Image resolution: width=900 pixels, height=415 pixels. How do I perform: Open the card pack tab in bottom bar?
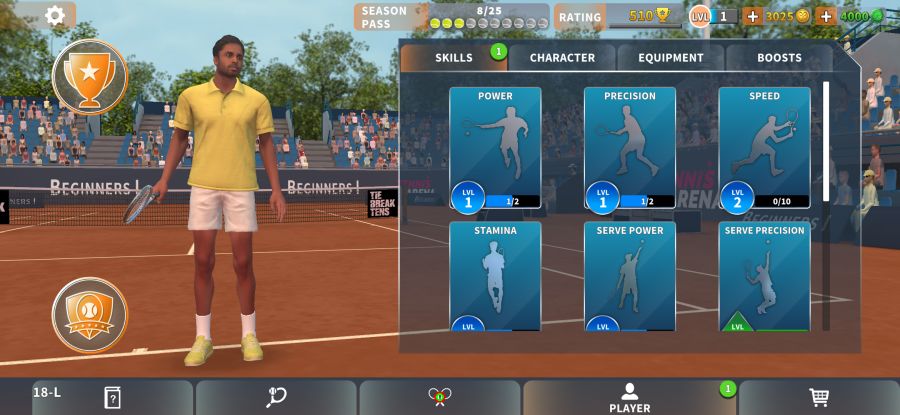(112, 397)
